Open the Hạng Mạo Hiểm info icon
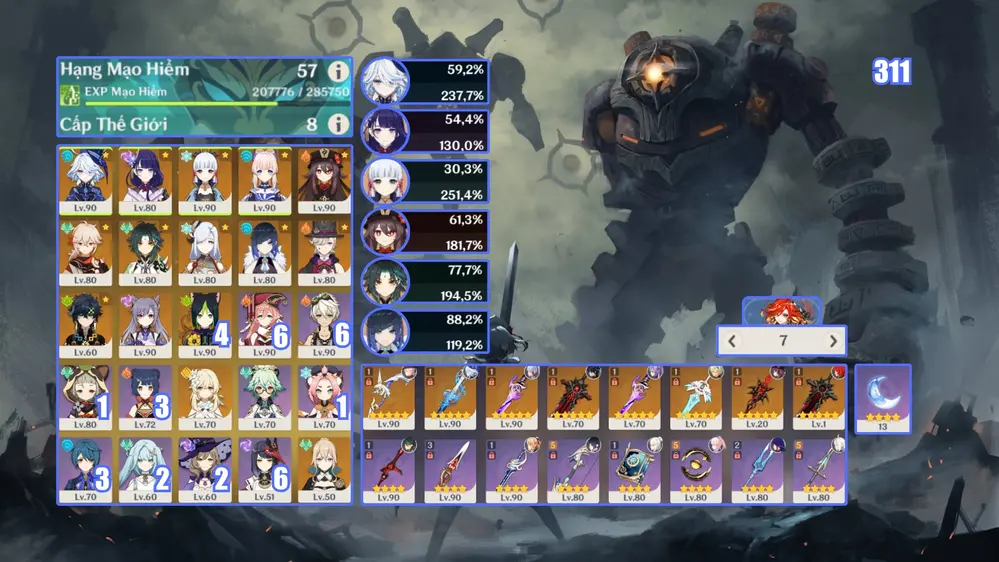Viewport: 999px width, 562px height. click(338, 72)
